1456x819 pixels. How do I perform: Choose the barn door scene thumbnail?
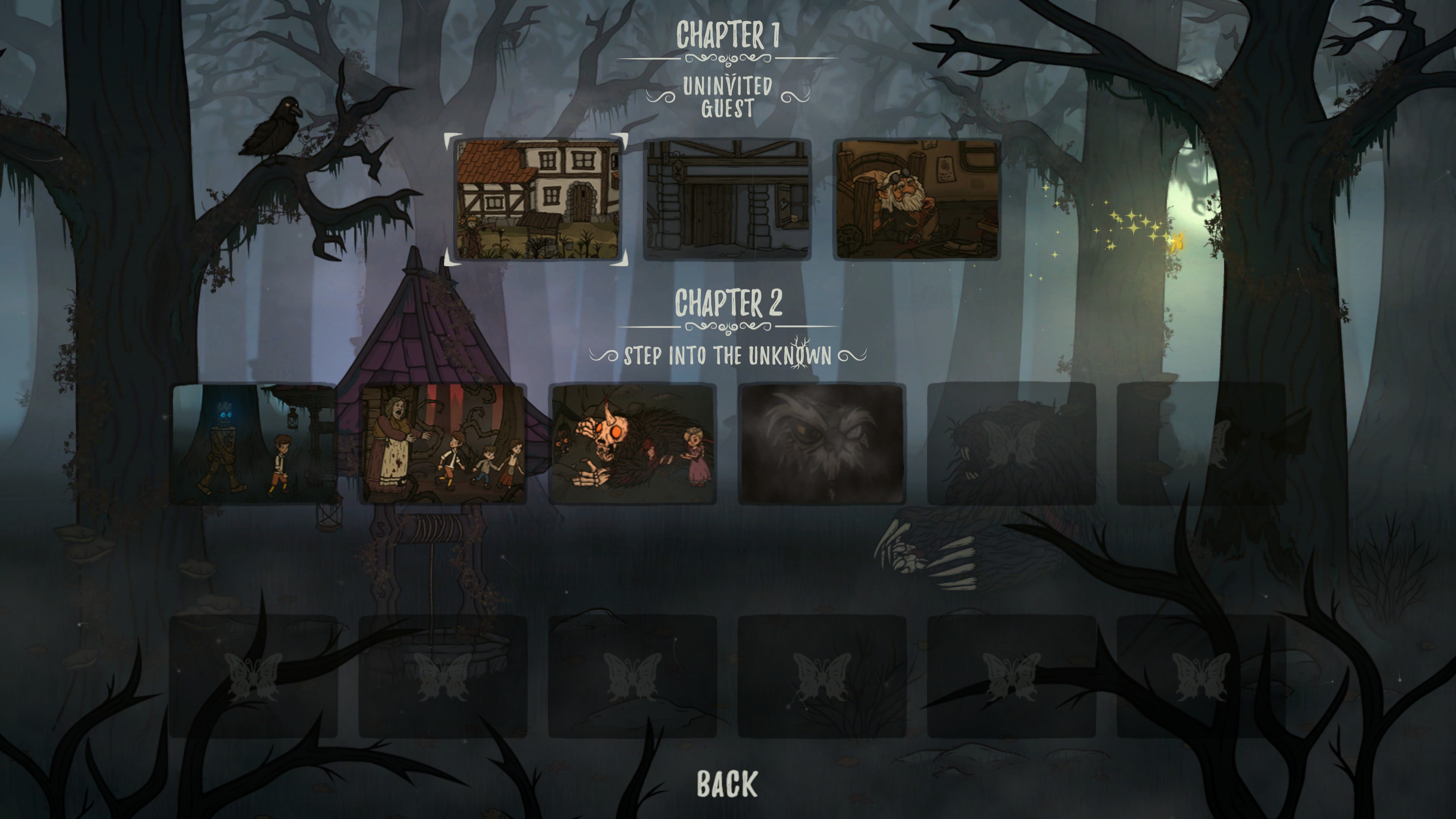[727, 199]
